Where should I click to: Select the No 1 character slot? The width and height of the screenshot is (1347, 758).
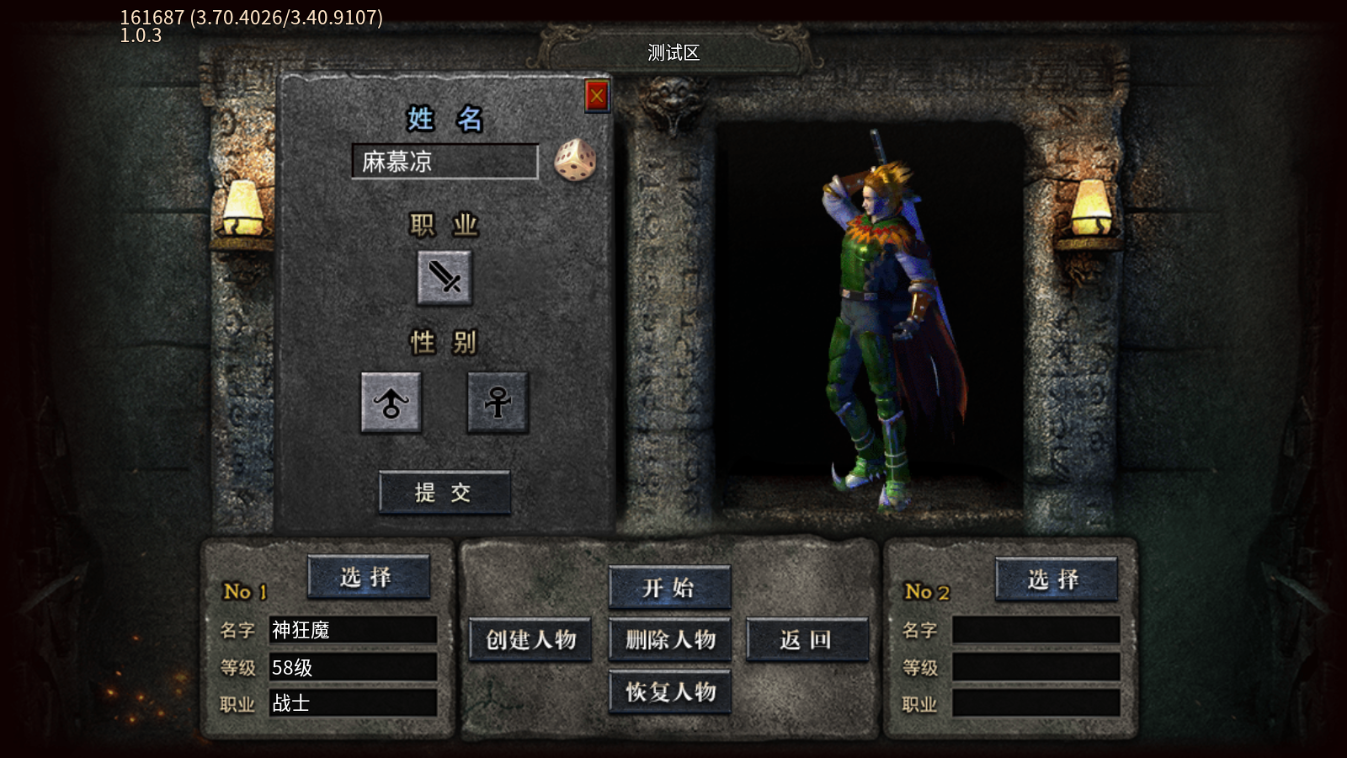click(x=368, y=577)
